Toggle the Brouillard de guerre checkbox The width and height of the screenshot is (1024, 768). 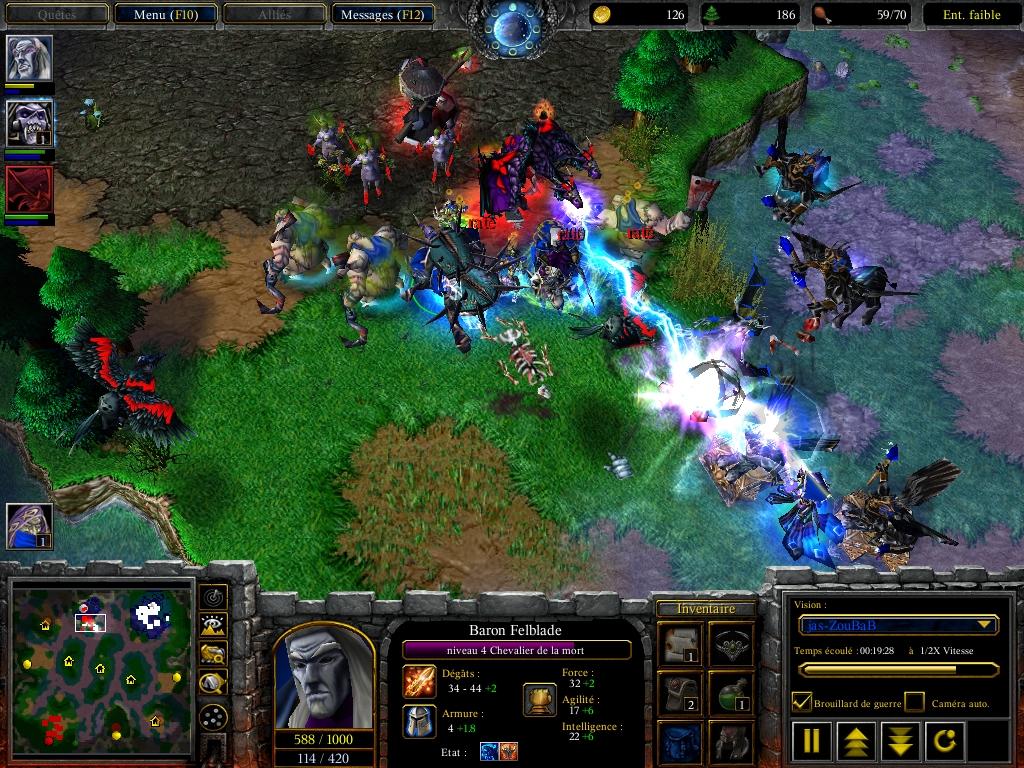pos(802,703)
